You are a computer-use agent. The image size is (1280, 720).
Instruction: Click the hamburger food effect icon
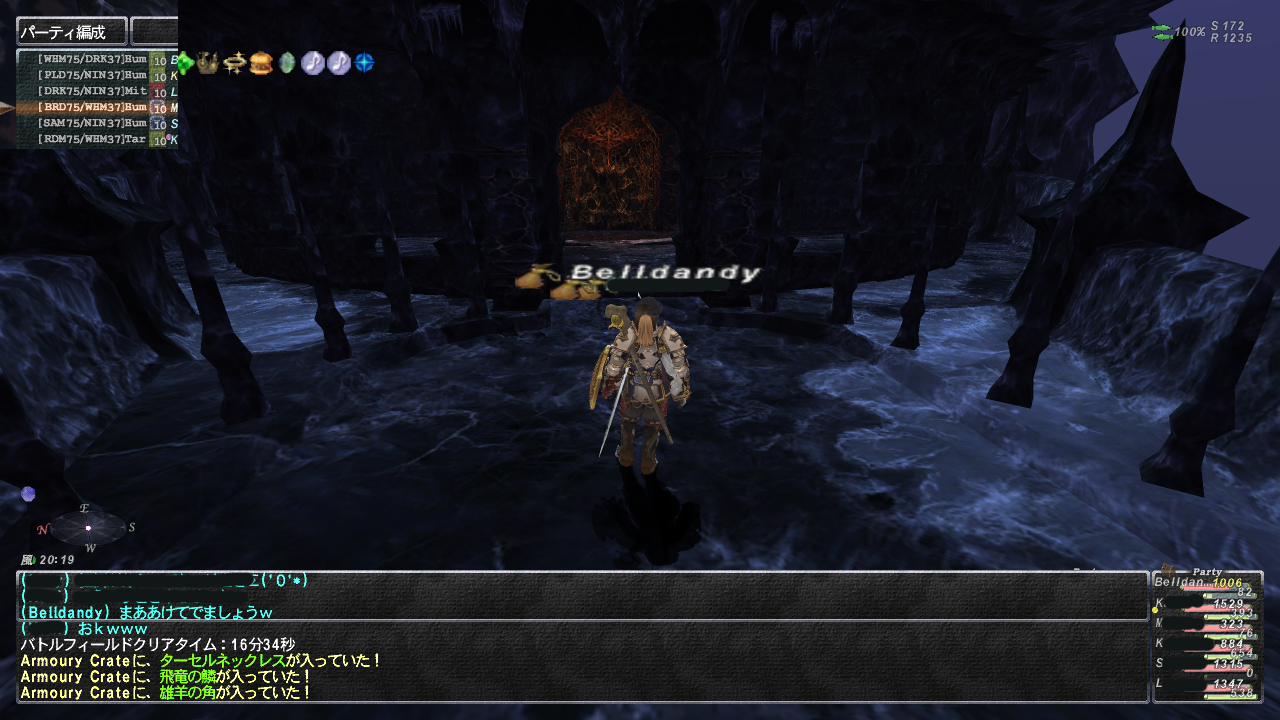(x=261, y=63)
